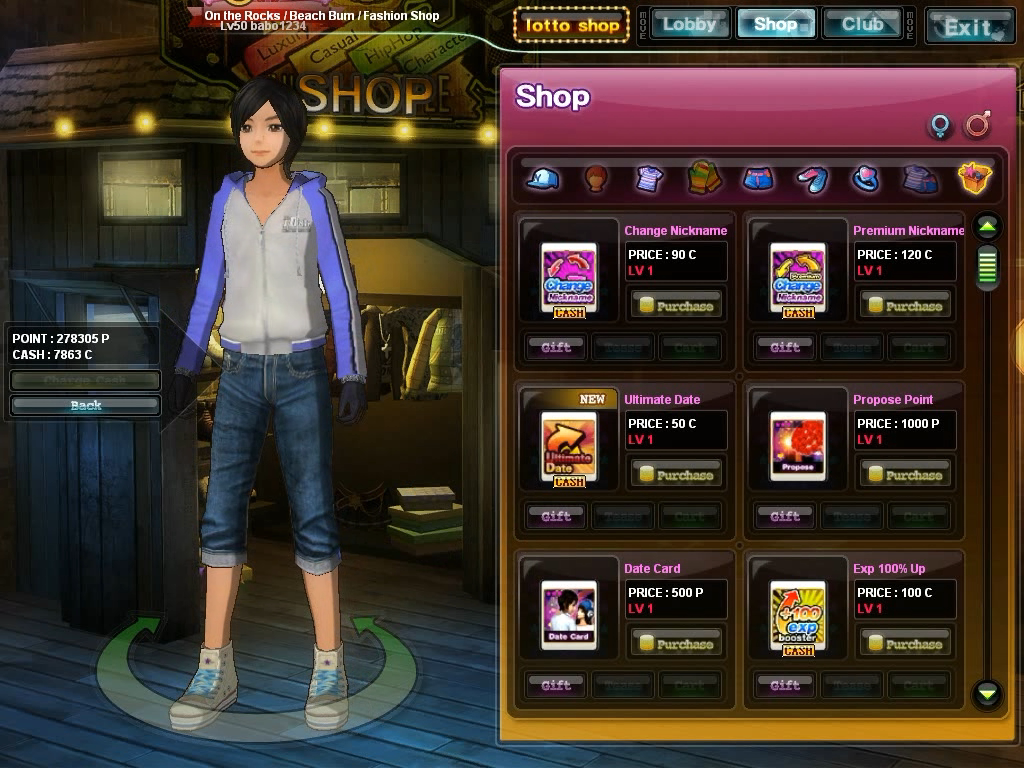Purchase the Propose Point item
The height and width of the screenshot is (768, 1024).
click(x=905, y=475)
